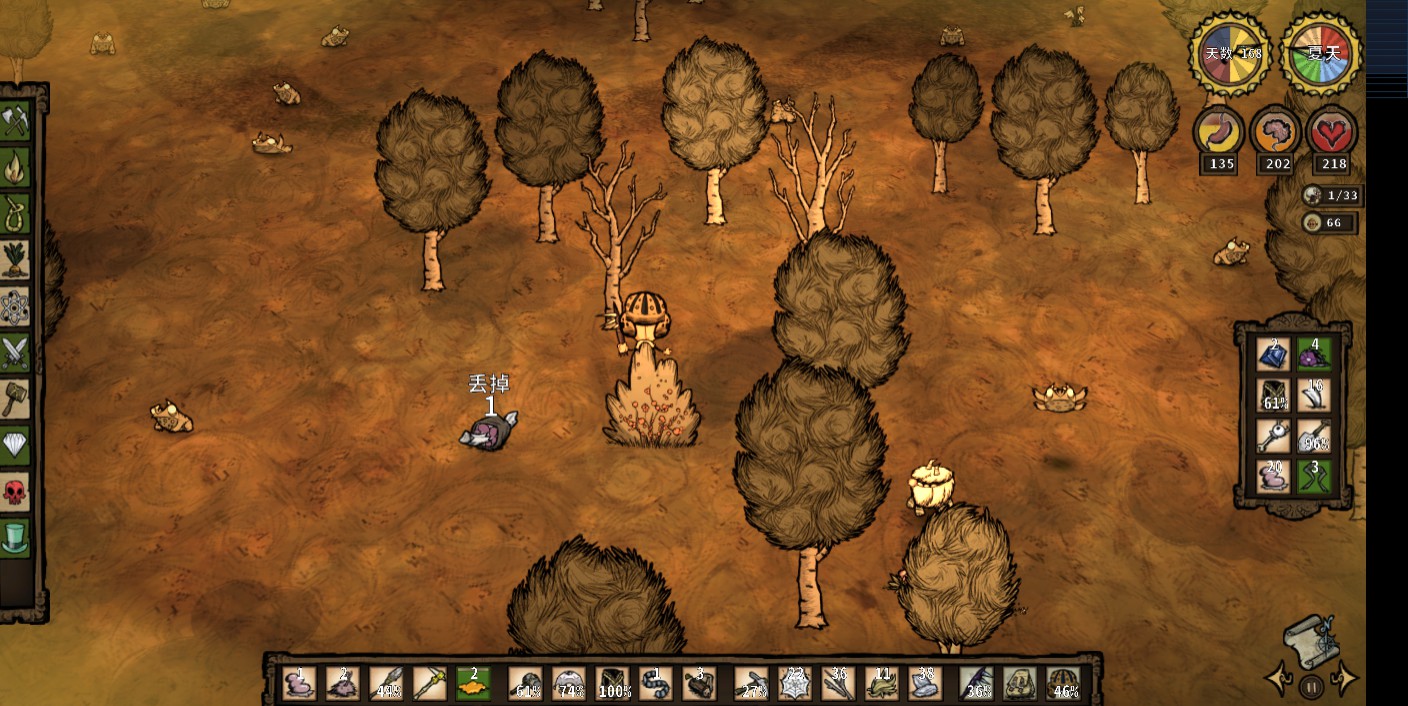
Task: Select the spider web stack in hotbar
Action: (796, 683)
